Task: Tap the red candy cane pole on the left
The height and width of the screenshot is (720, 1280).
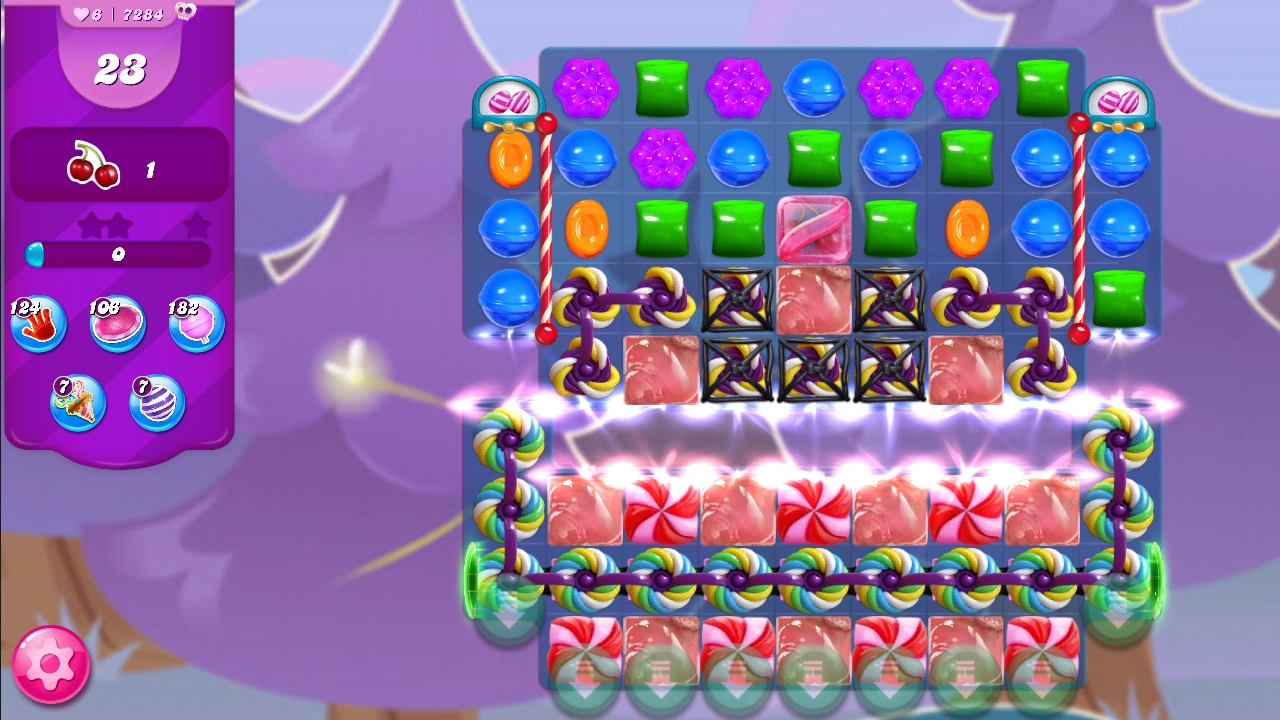Action: click(545, 230)
